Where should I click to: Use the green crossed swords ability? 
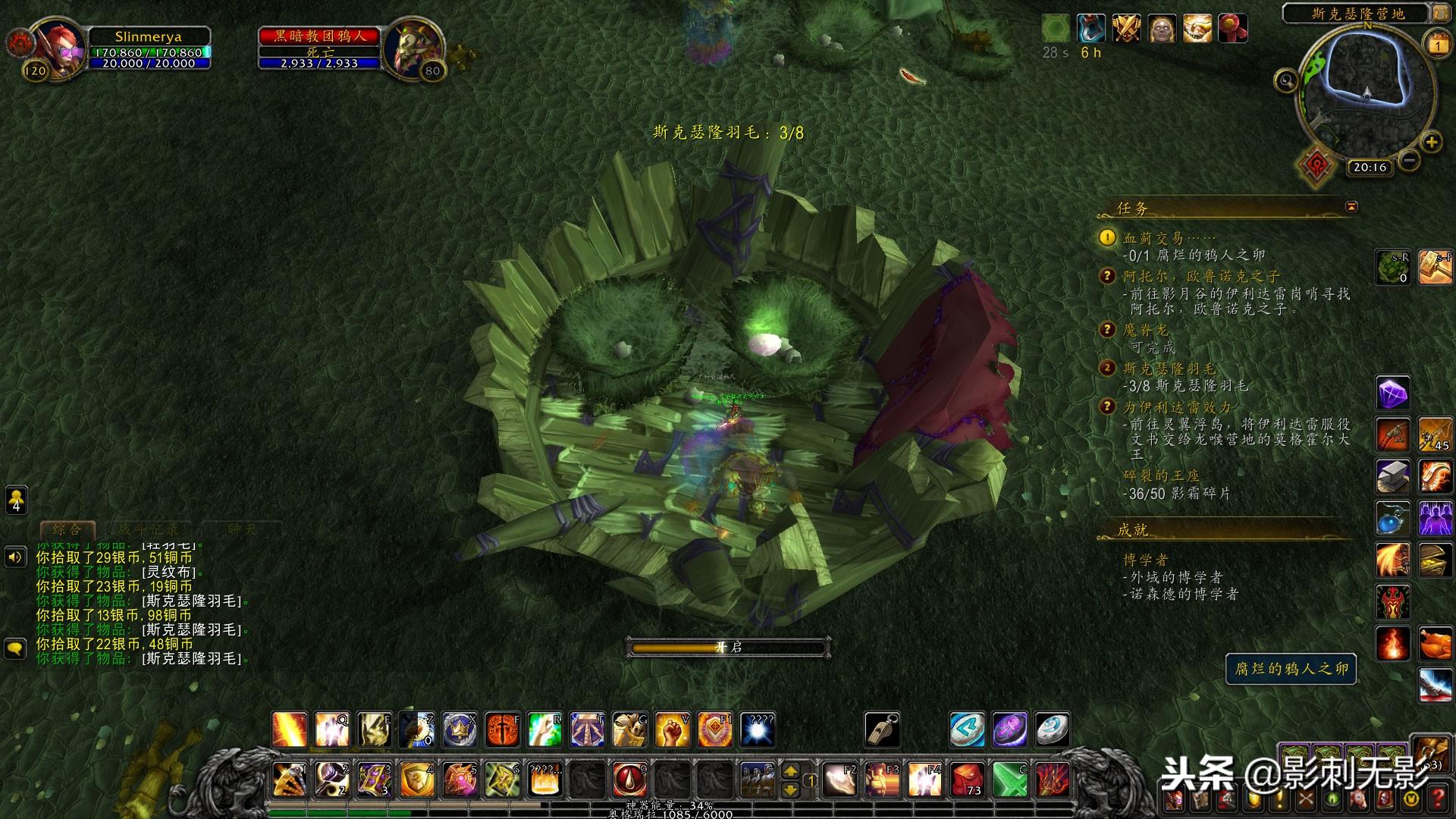coord(1010,779)
